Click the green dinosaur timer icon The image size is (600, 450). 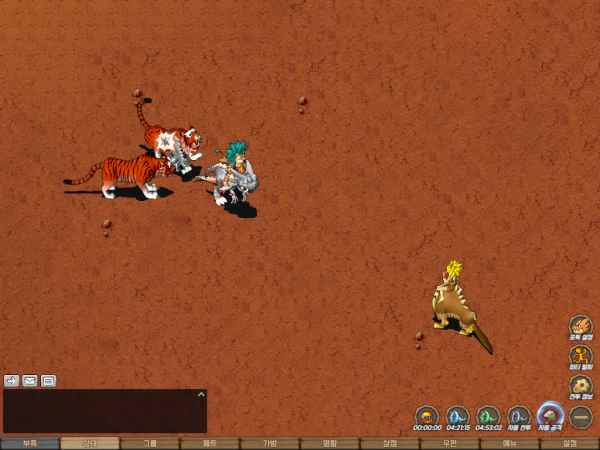click(x=488, y=415)
